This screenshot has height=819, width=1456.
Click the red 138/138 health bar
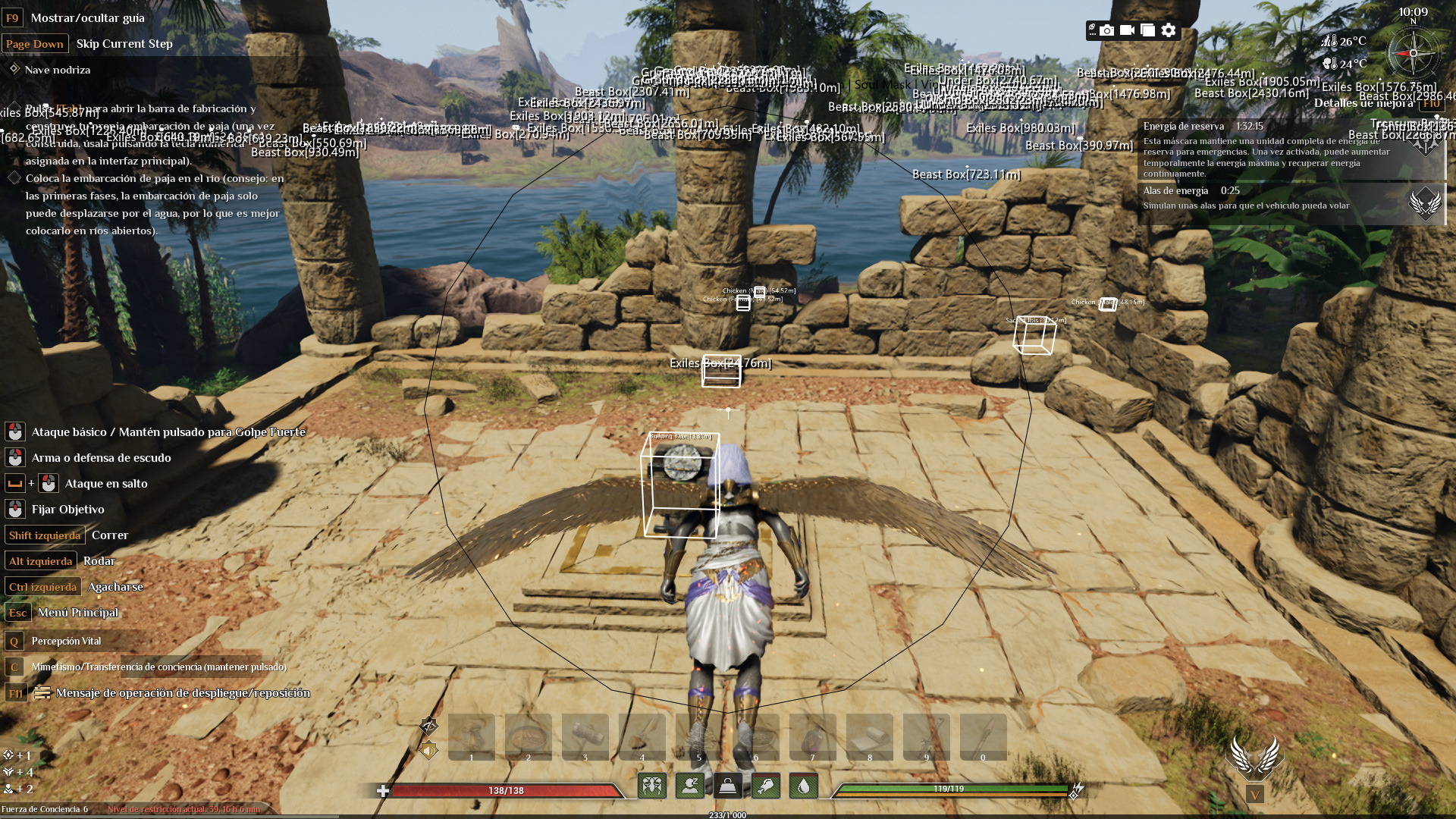504,789
